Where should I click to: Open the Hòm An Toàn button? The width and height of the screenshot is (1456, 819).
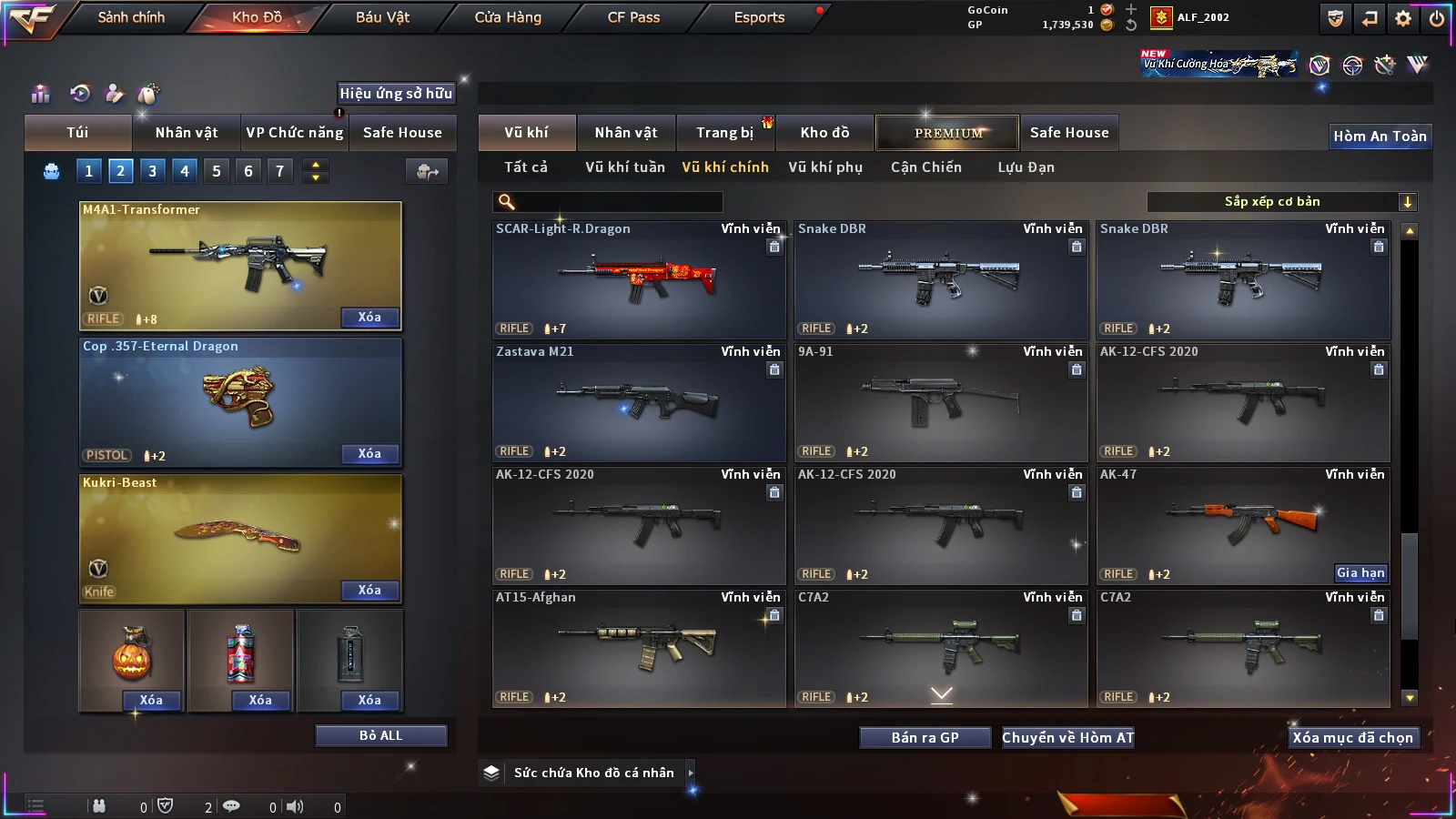[1380, 136]
